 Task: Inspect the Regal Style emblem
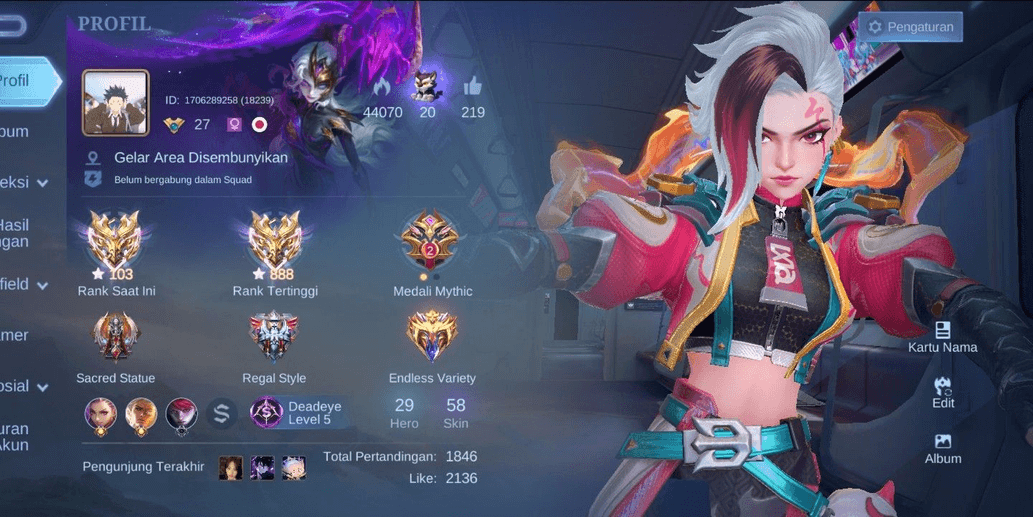(274, 337)
